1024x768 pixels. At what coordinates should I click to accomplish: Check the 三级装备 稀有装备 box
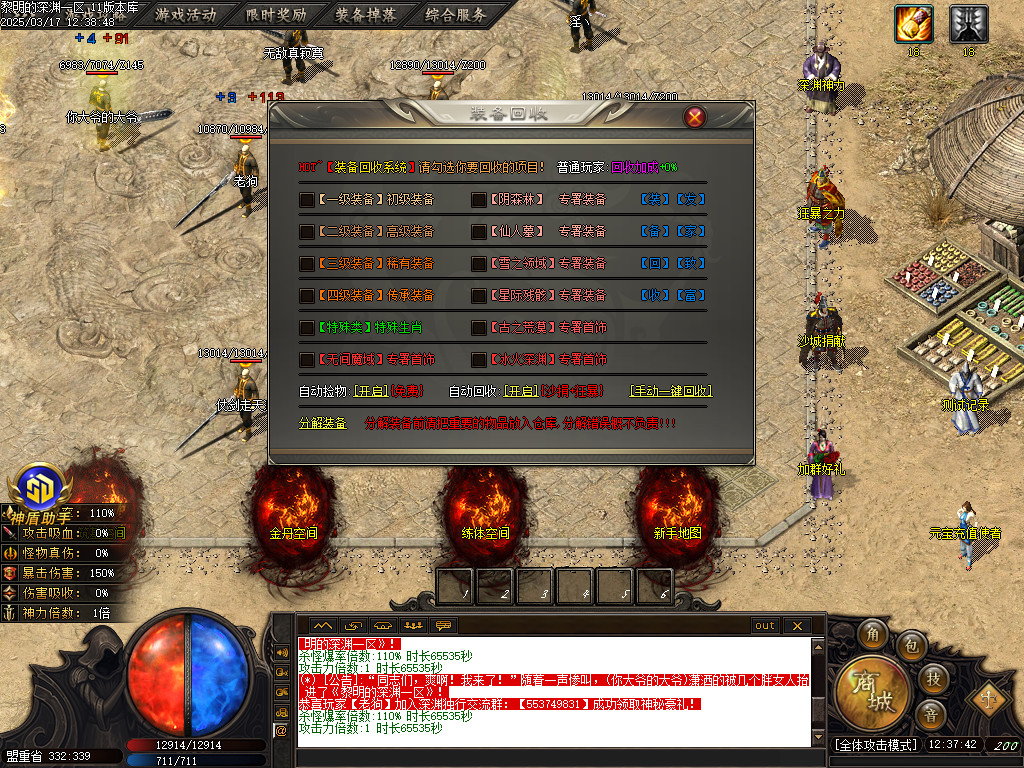pos(307,264)
